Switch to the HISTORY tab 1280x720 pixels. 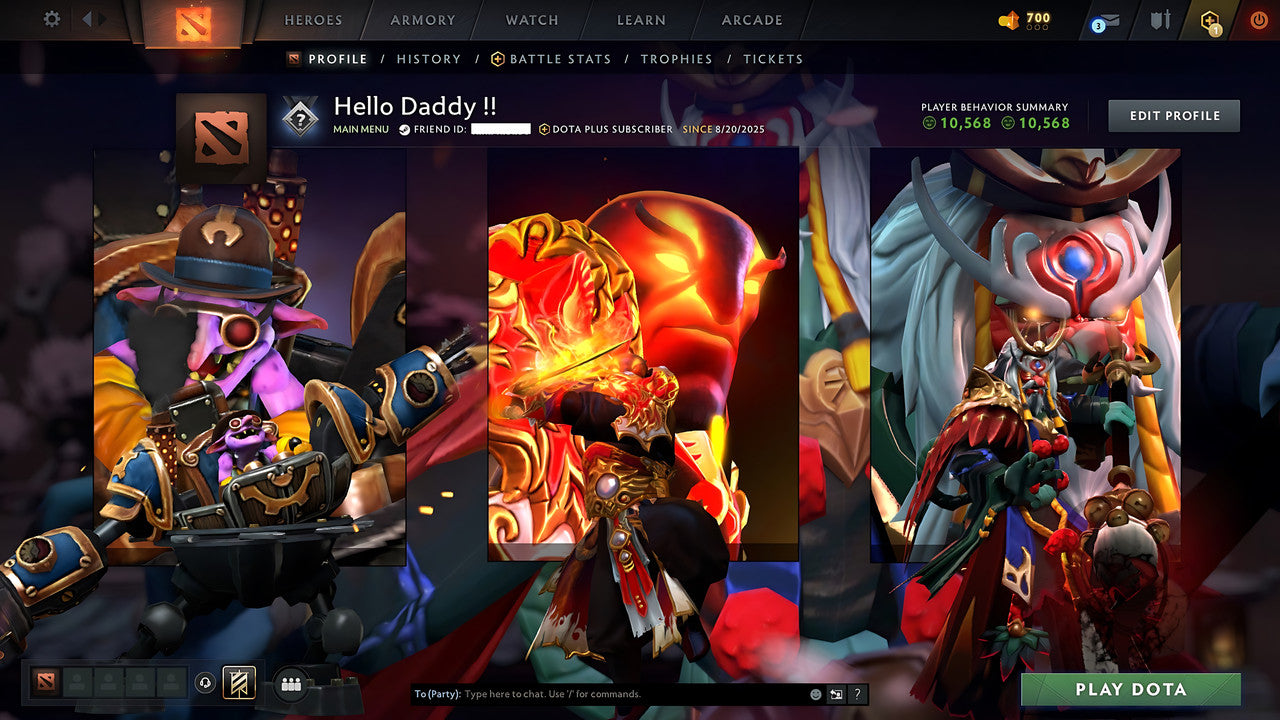(x=429, y=59)
